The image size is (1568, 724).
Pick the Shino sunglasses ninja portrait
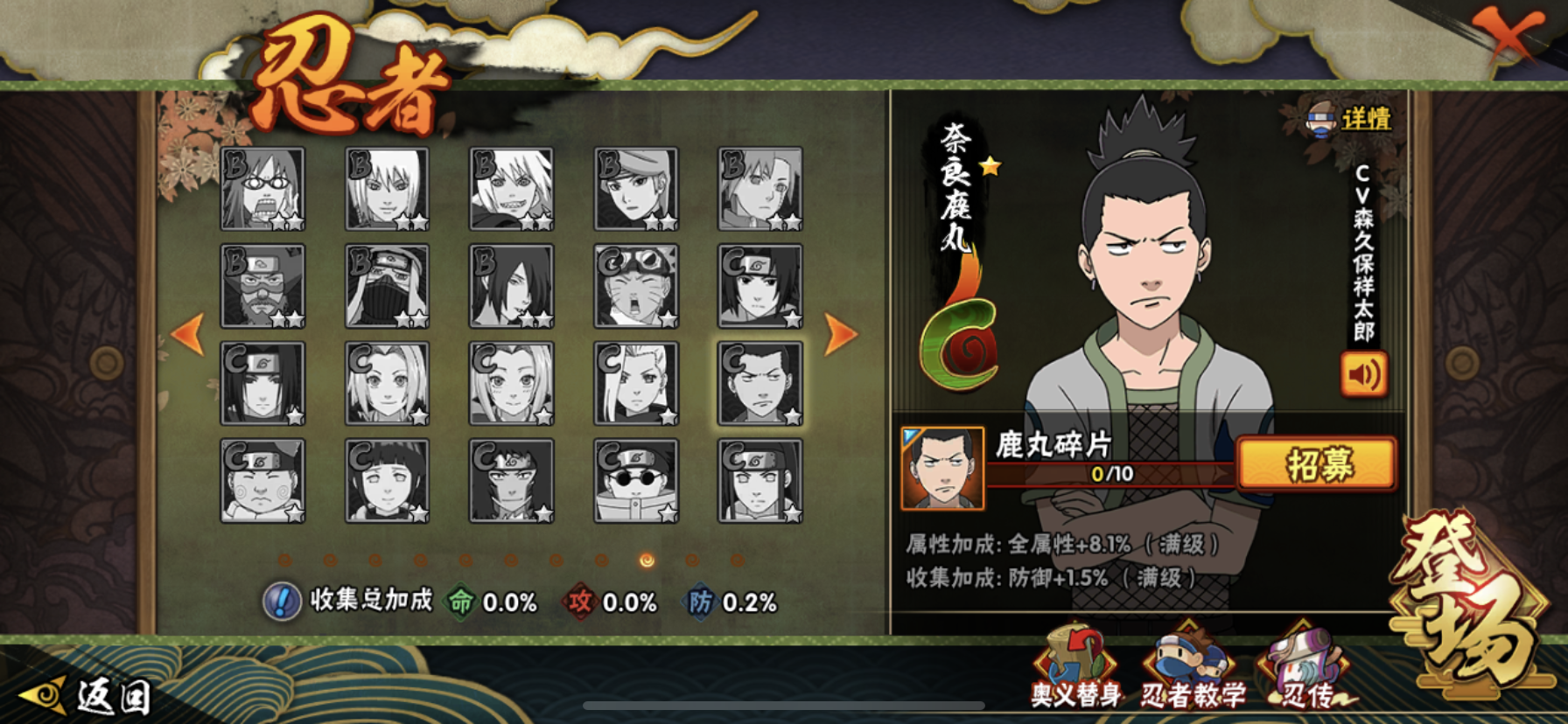pos(635,481)
